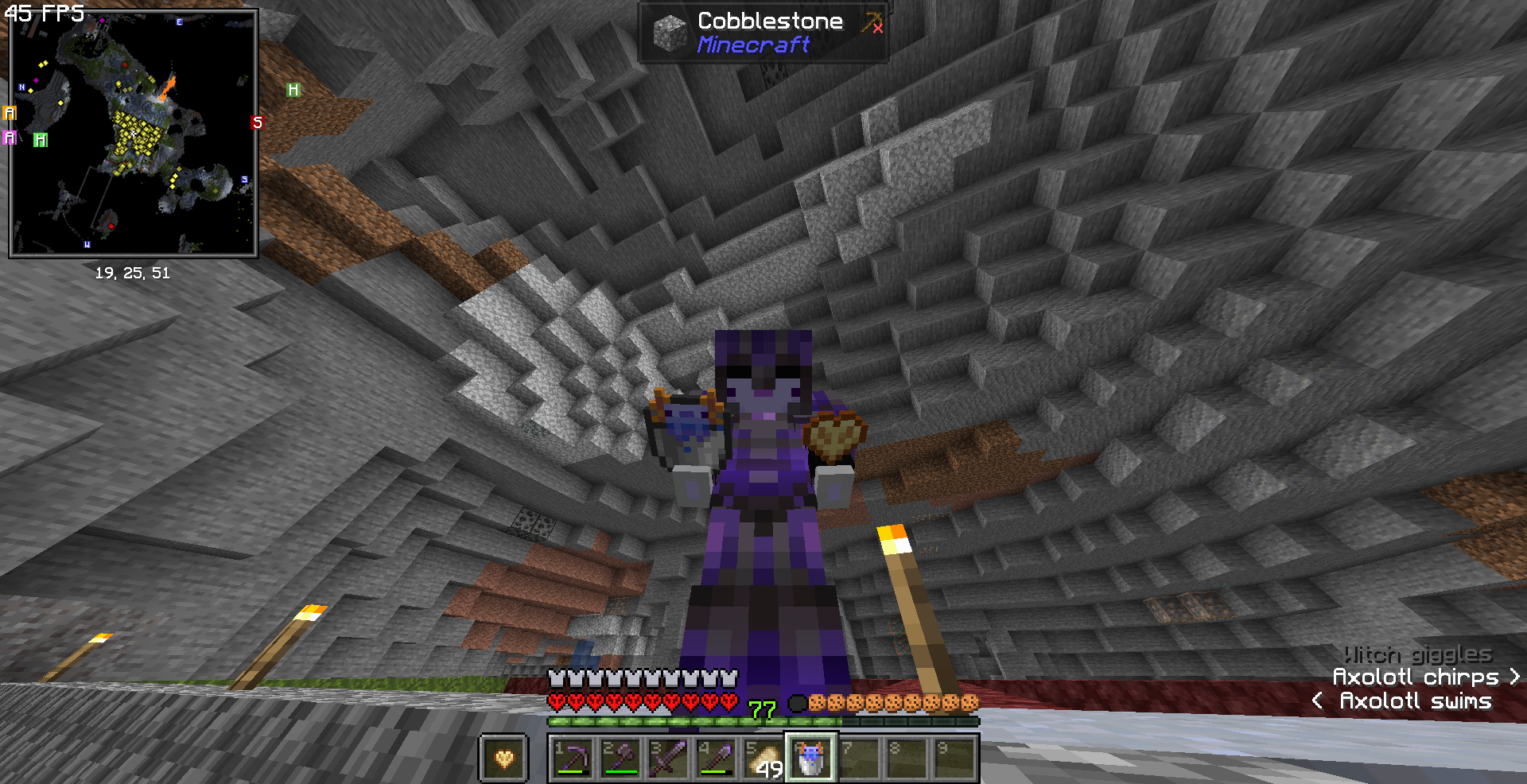Open the E direction marker on the minimap

click(179, 21)
